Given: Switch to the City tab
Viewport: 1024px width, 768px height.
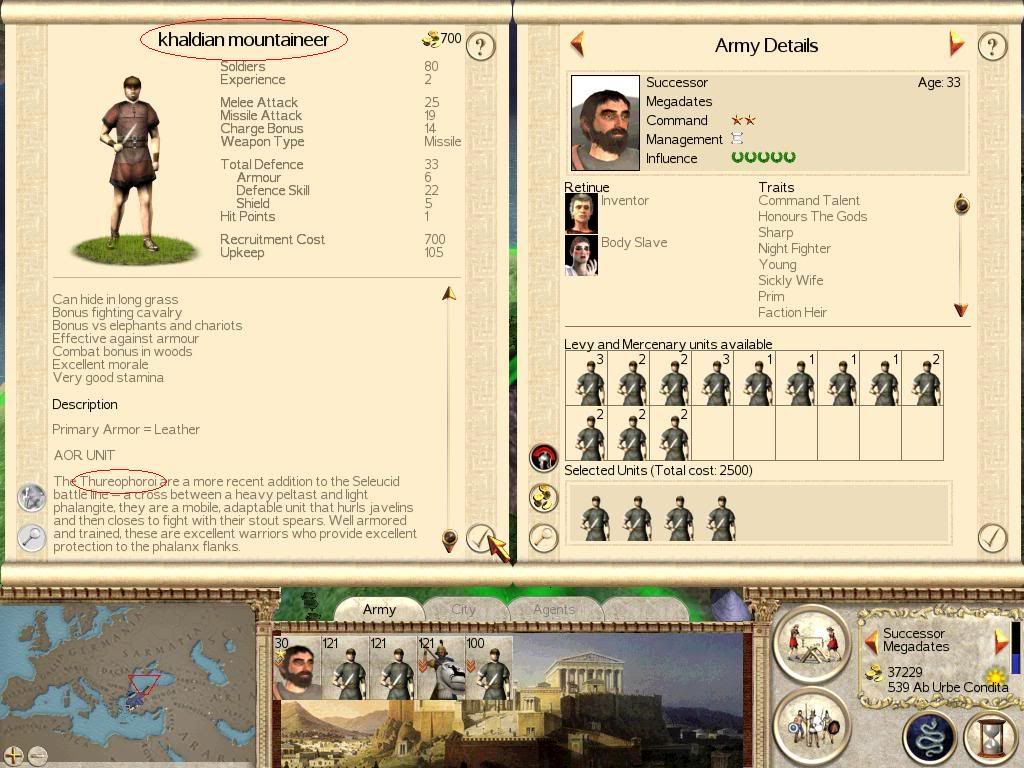Looking at the screenshot, I should point(463,609).
